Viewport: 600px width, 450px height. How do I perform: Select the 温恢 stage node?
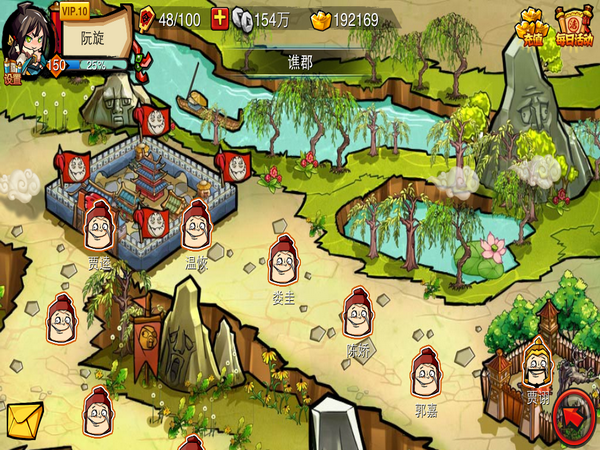coord(195,226)
